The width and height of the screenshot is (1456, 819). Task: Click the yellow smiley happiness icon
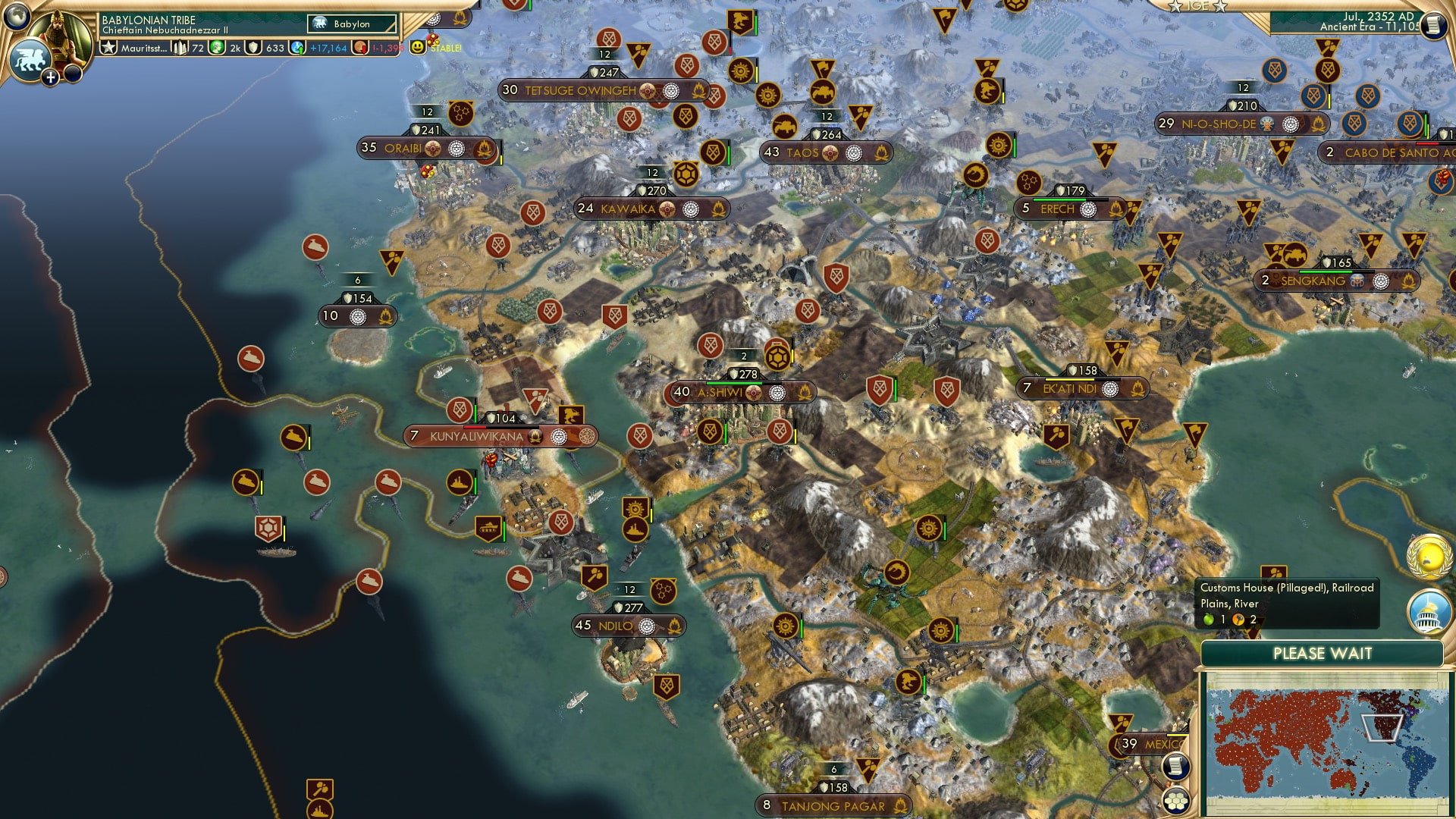[x=417, y=47]
